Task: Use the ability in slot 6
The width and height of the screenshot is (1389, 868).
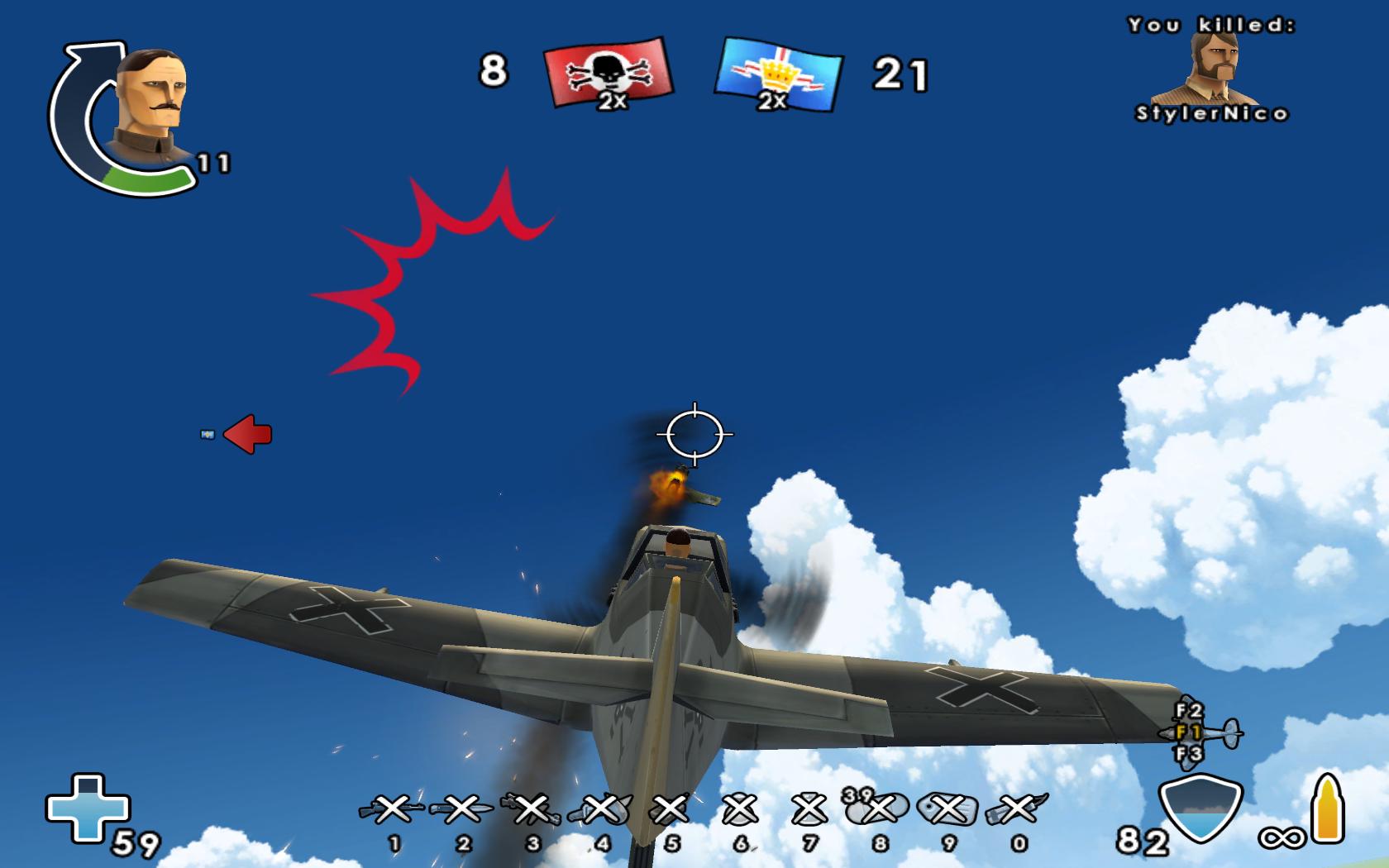Action: pos(740,810)
